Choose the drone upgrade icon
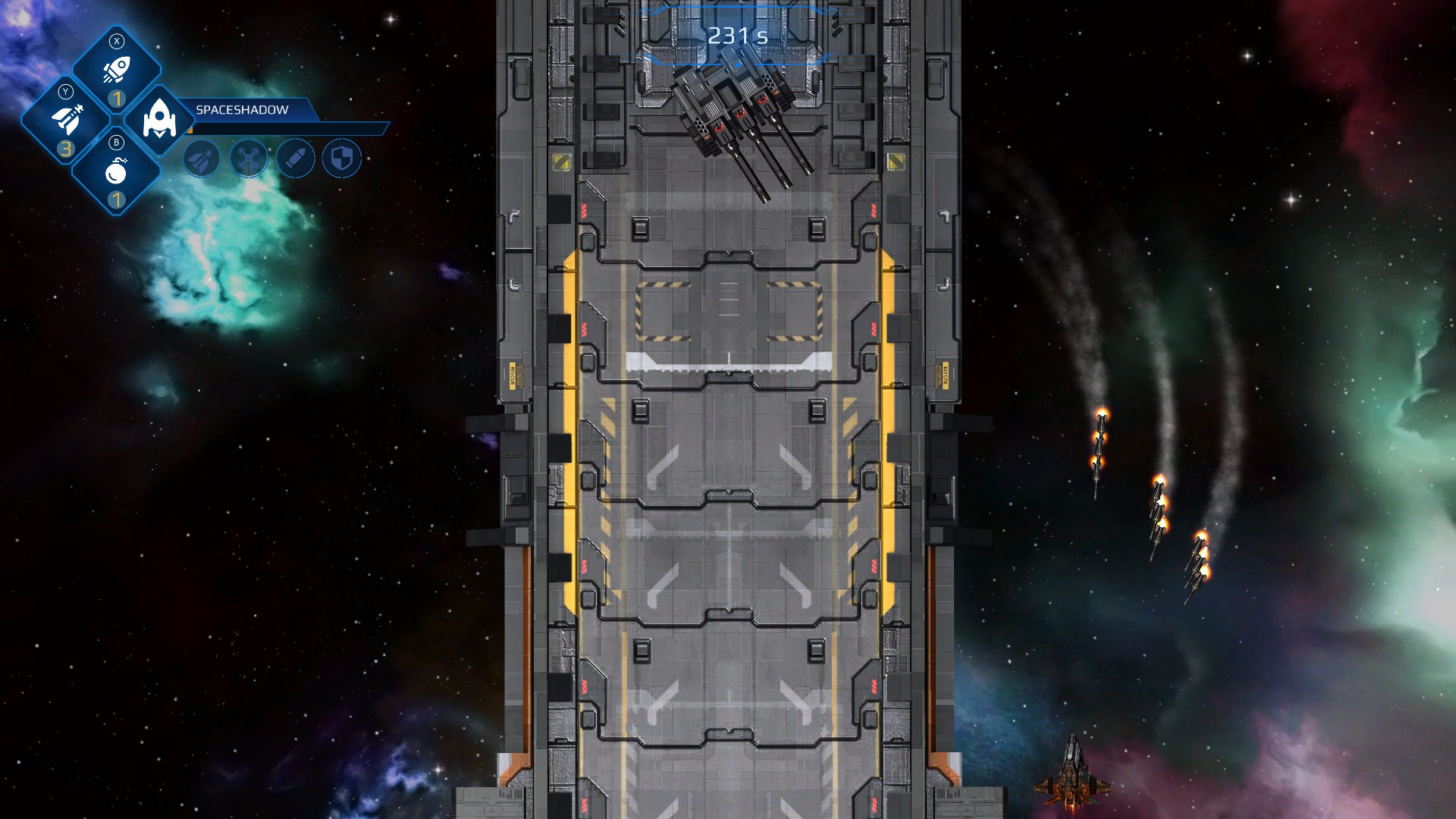Image resolution: width=1456 pixels, height=819 pixels. (249, 158)
